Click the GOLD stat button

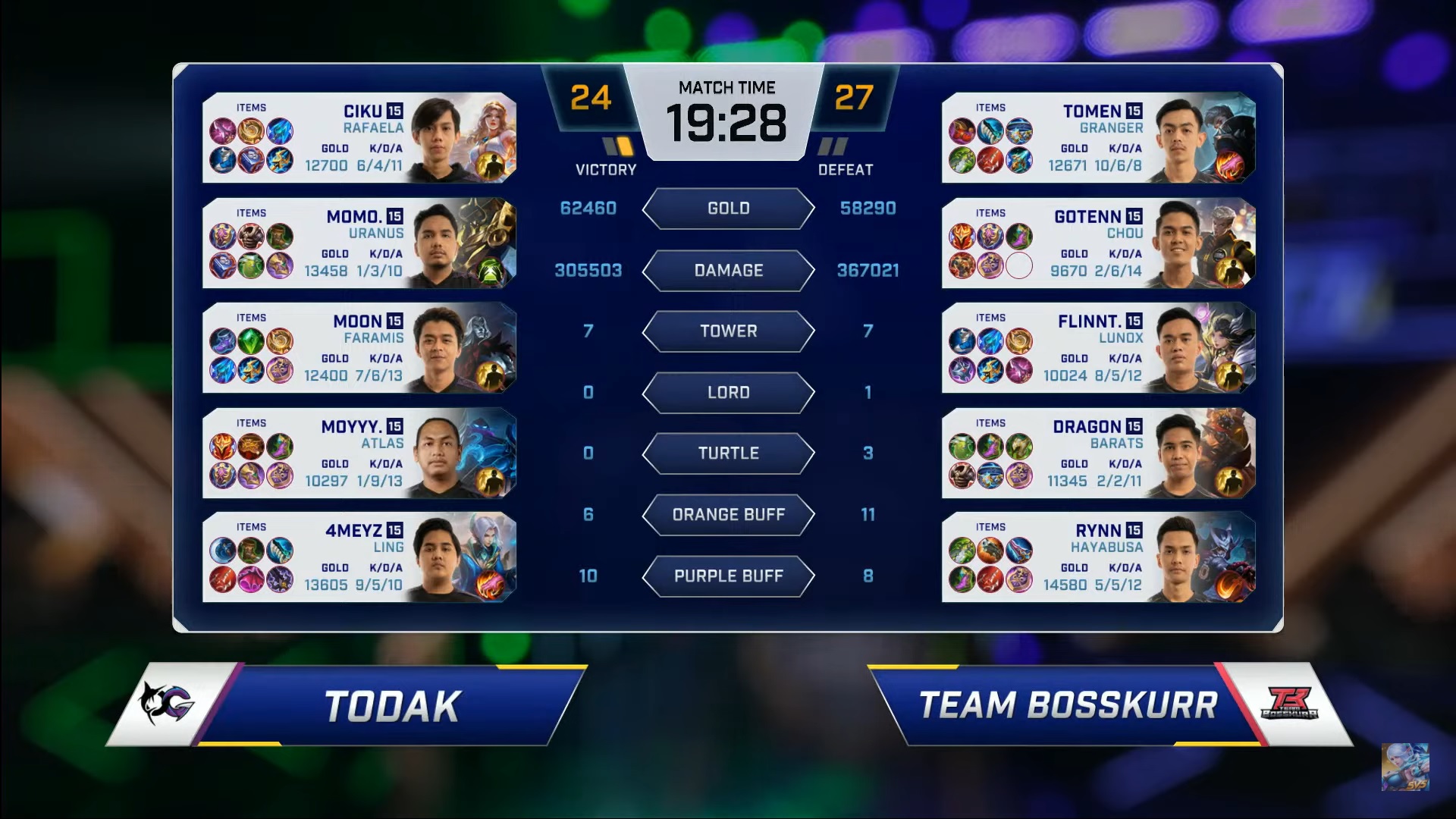coord(727,209)
